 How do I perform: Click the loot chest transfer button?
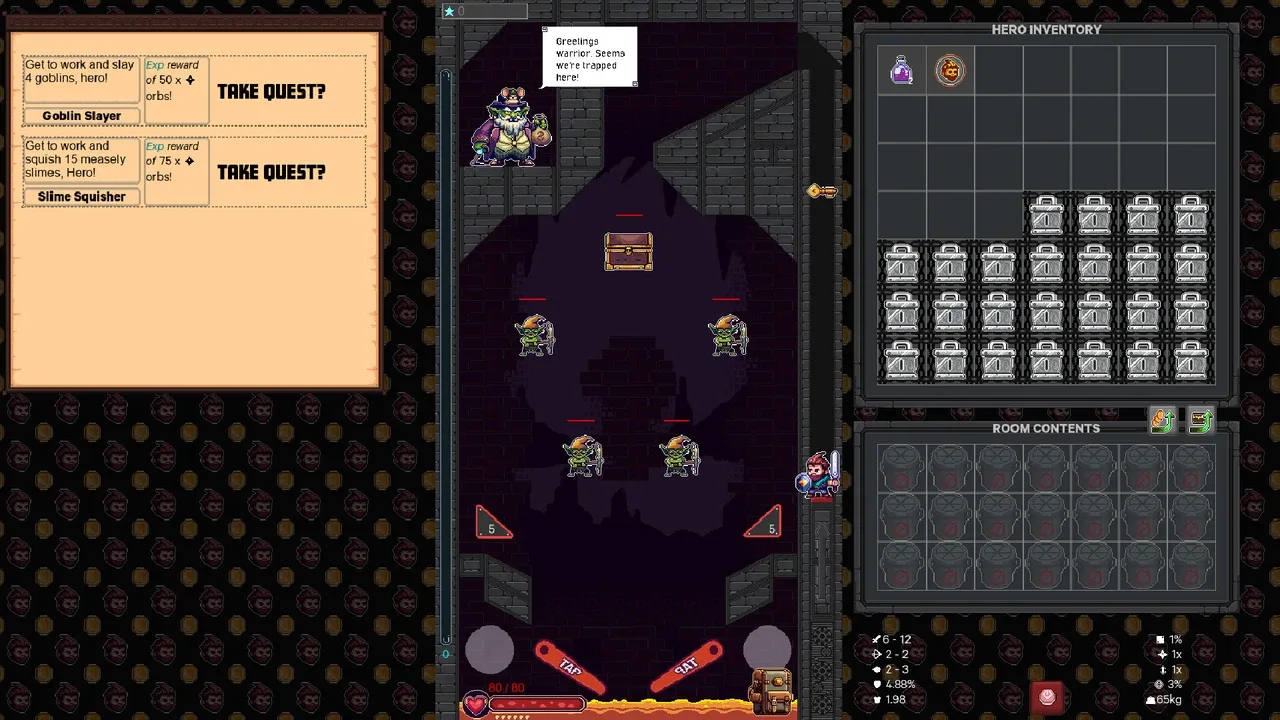(x=1201, y=422)
